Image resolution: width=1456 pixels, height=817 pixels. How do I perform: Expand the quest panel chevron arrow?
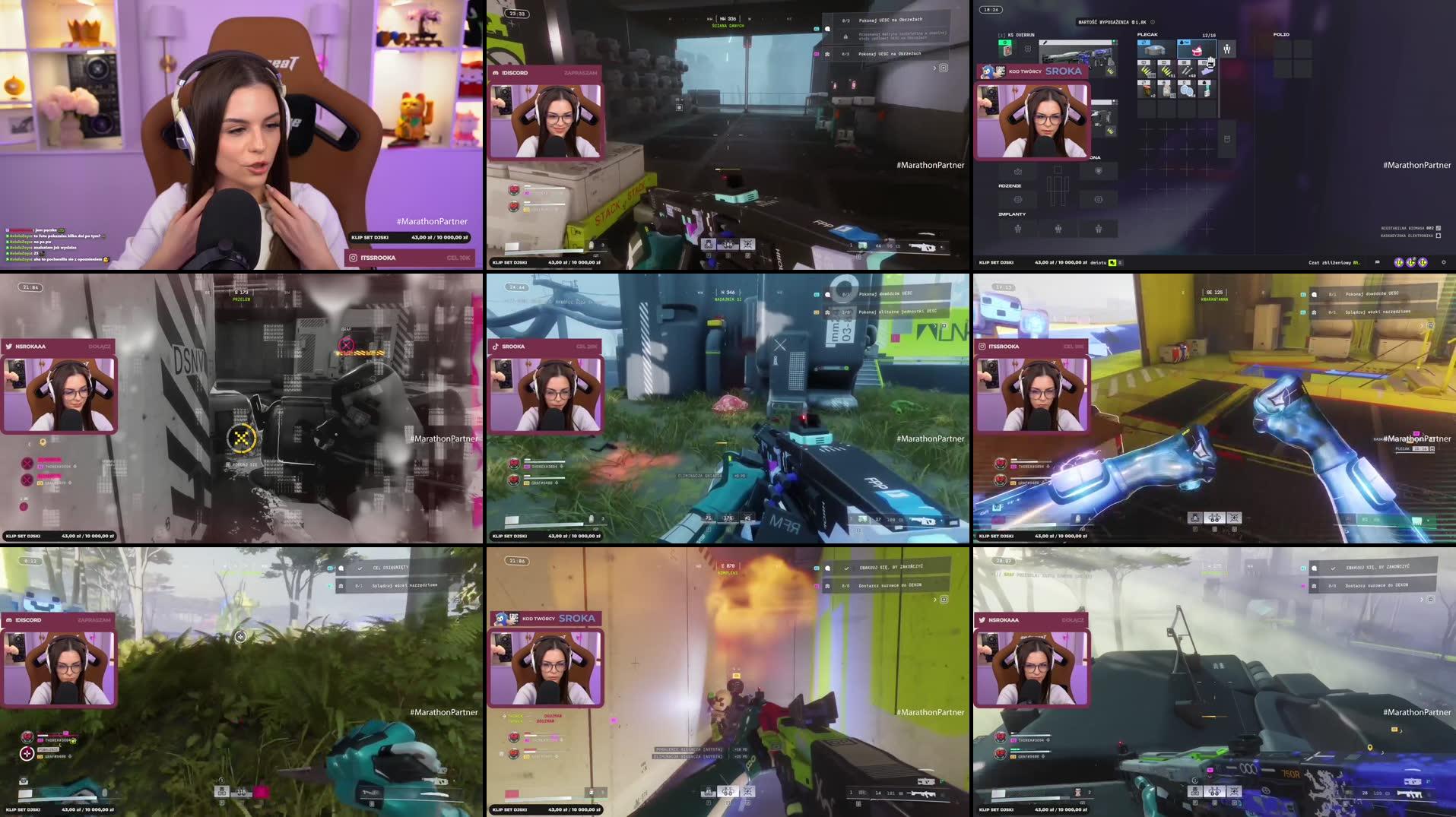(934, 68)
